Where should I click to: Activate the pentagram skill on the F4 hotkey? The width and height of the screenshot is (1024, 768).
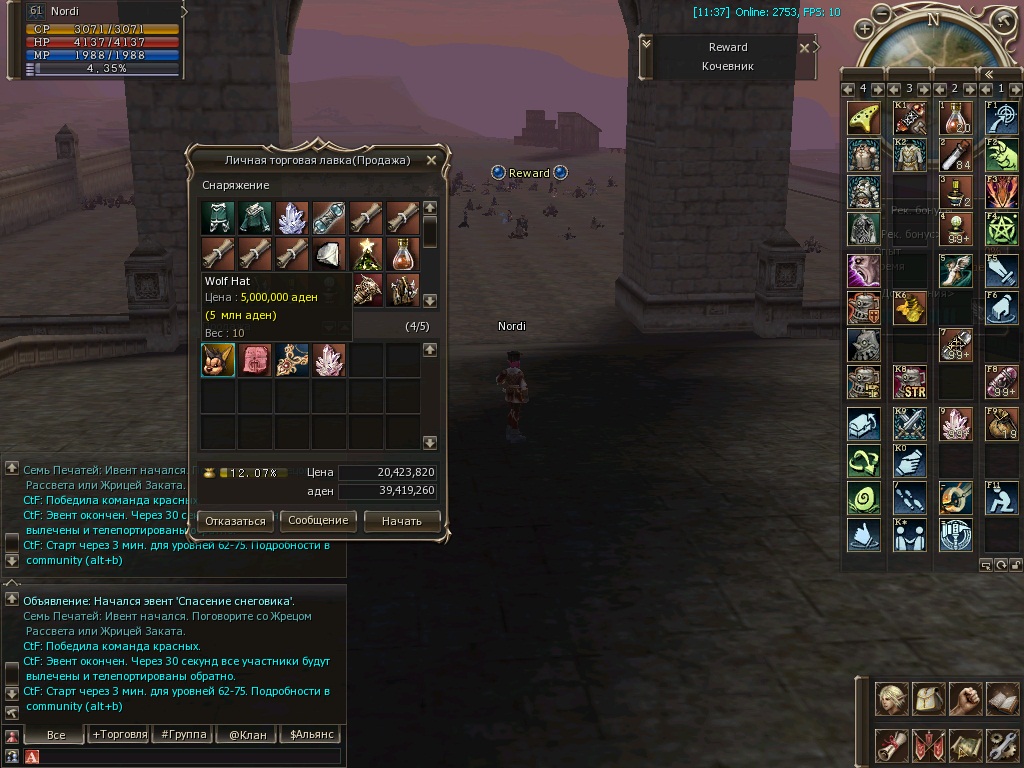1001,227
